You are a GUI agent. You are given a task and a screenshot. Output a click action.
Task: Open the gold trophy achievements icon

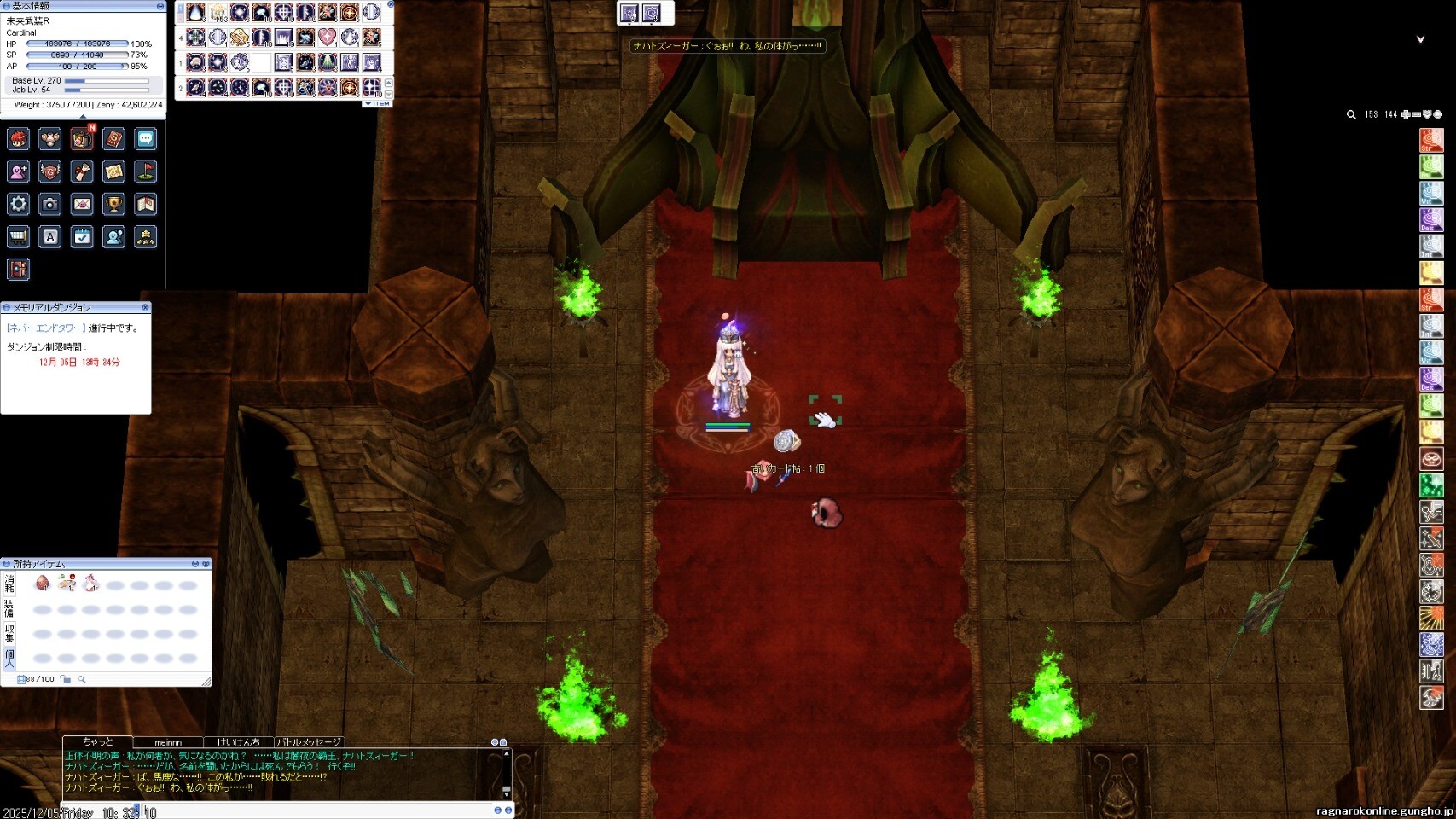tap(113, 204)
